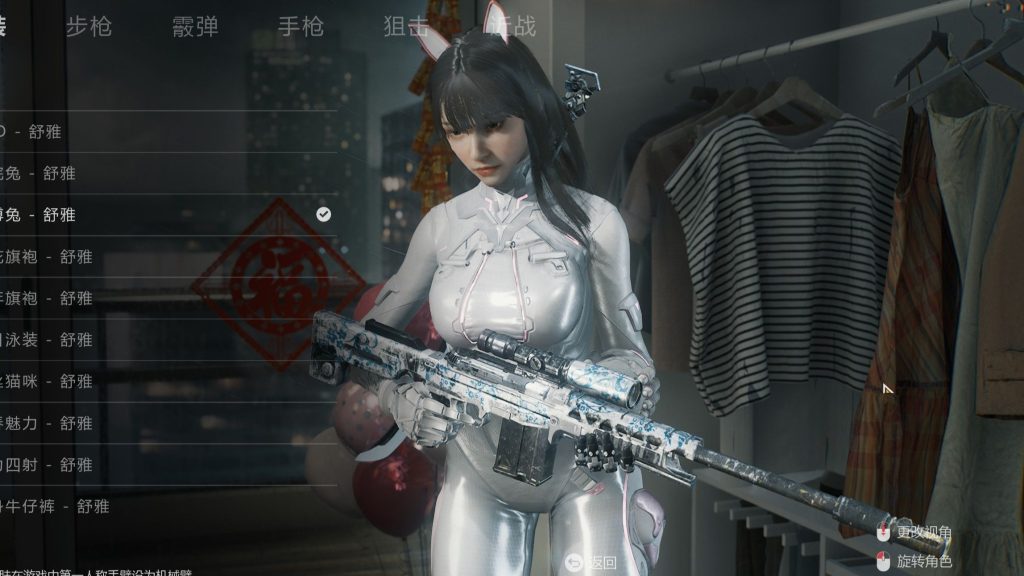This screenshot has height=576, width=1024.
Task: Select the 手枪 pistol tab
Action: pyautogui.click(x=301, y=27)
